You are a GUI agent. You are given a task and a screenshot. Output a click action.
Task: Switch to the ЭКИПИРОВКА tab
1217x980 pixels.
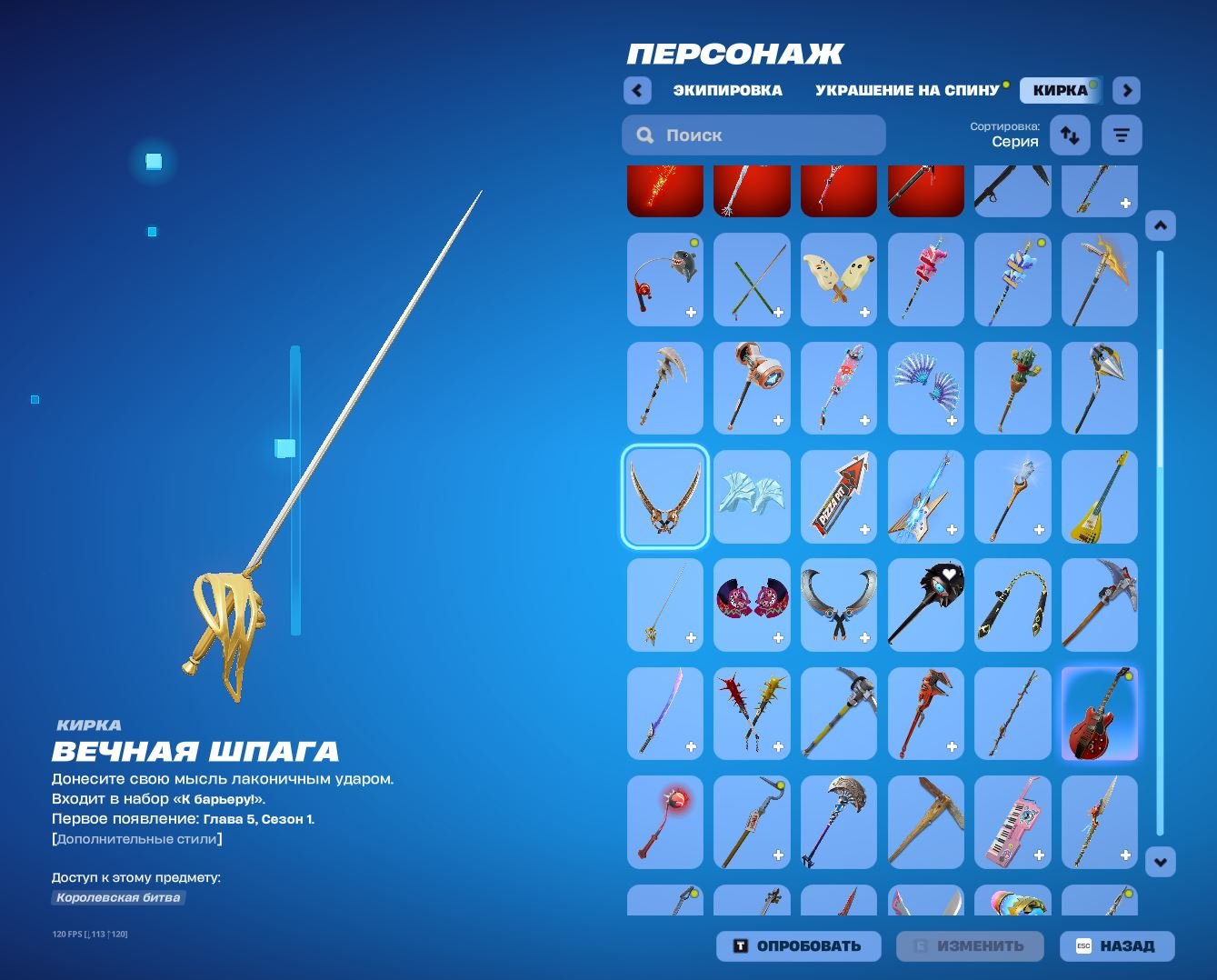[x=728, y=90]
